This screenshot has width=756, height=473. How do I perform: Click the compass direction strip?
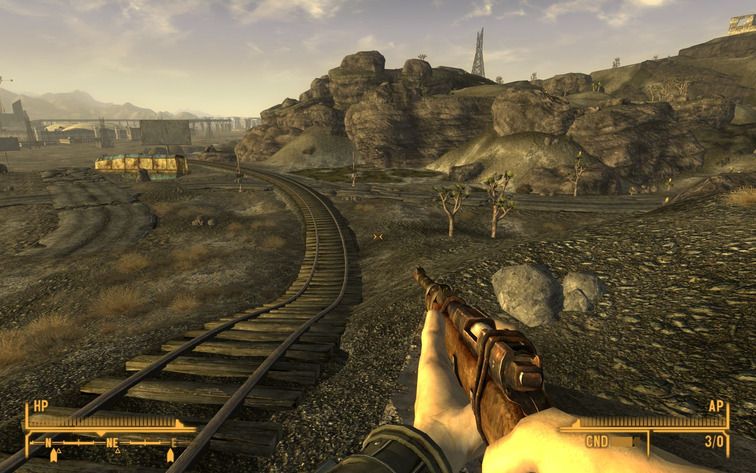click(x=110, y=442)
